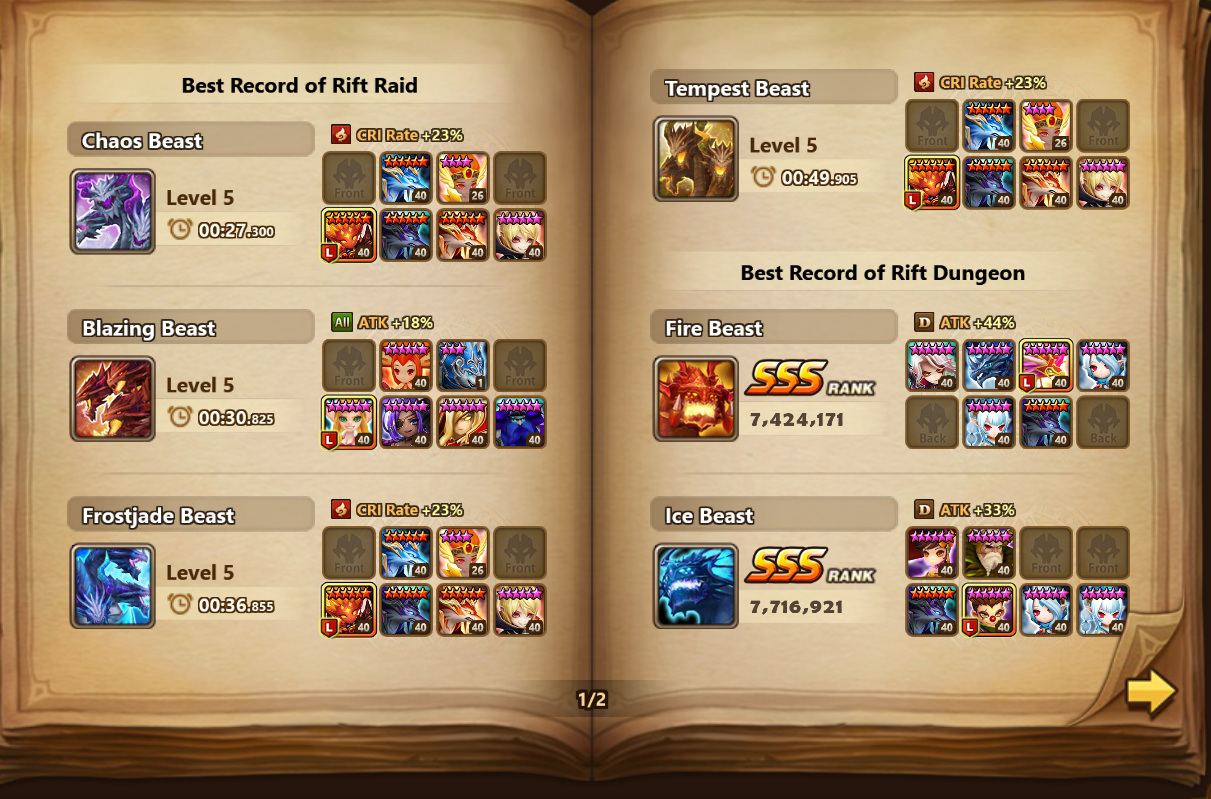The image size is (1211, 799).
Task: Select Ice Beast team's white-bearded old man monster
Action: click(x=989, y=553)
